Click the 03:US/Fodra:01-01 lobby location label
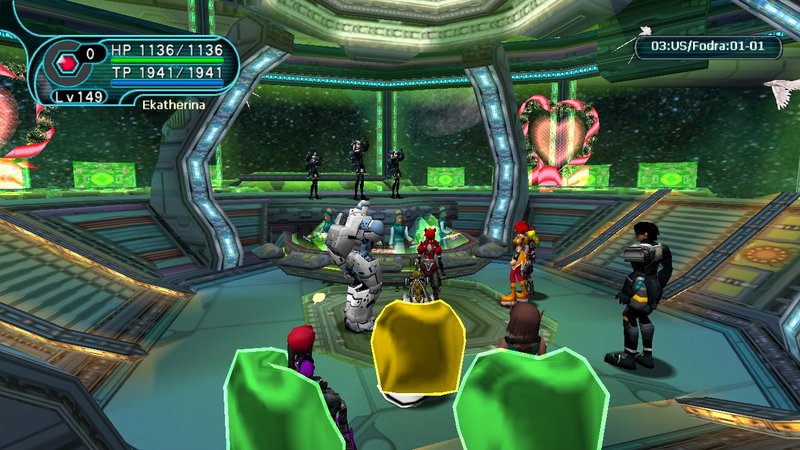The width and height of the screenshot is (800, 450). coord(707,45)
